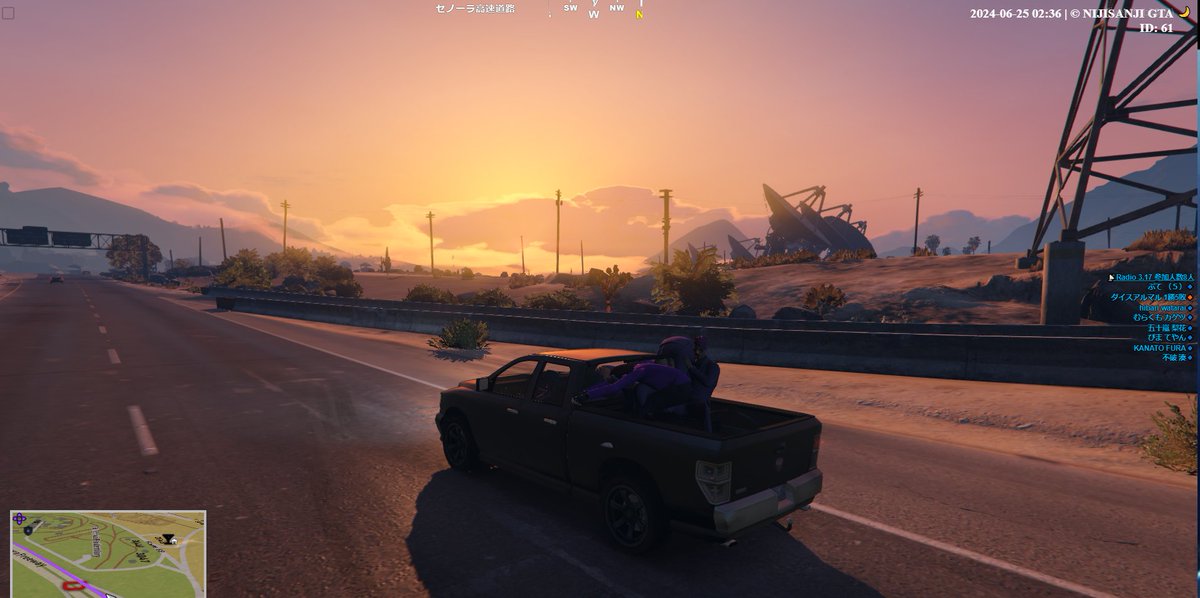Select ダイスアルマル in the radio member list
The width and height of the screenshot is (1200, 598).
[x=1148, y=297]
